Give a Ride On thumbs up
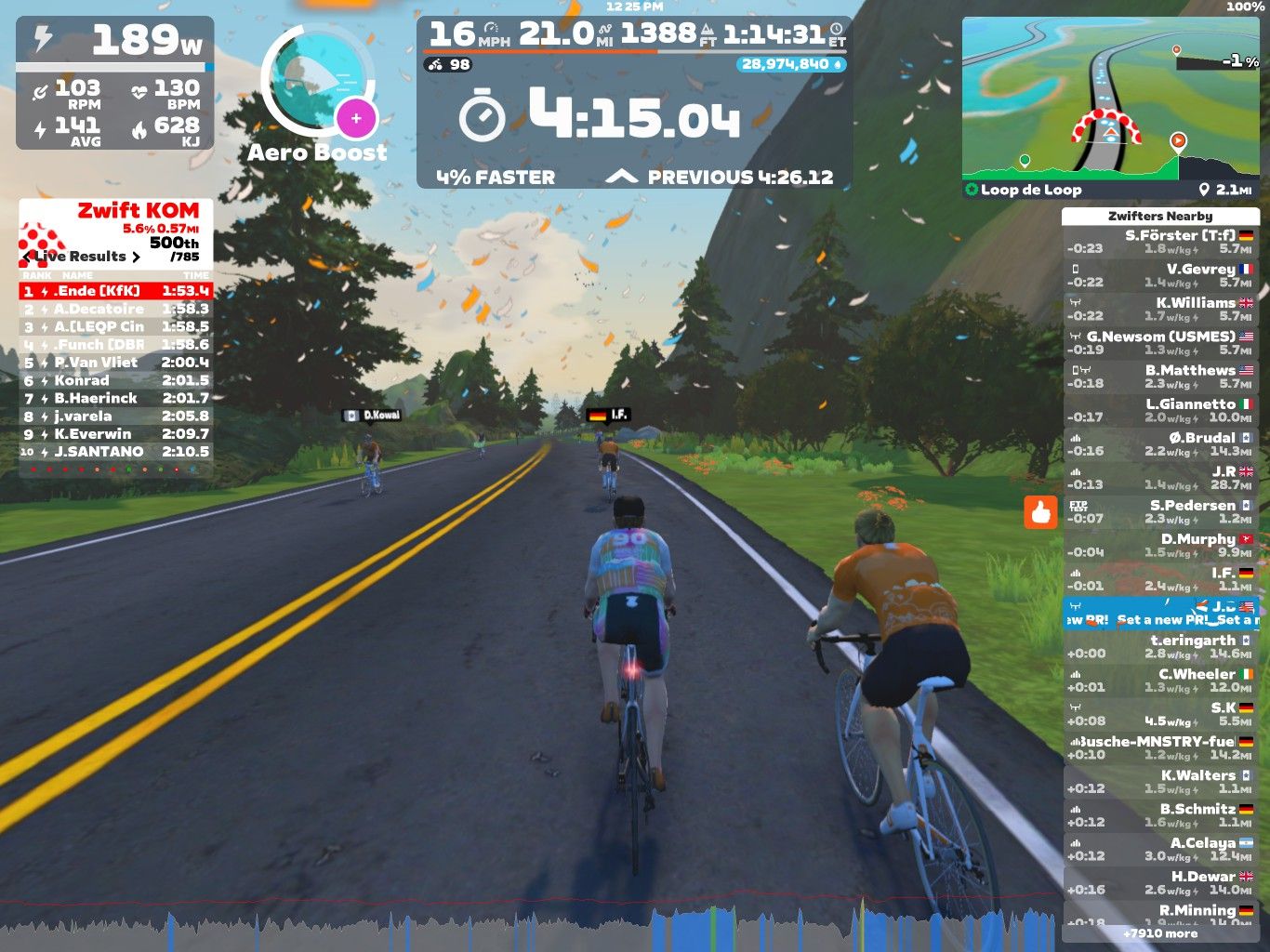Screen dimensions: 1270x952 click(x=1040, y=512)
